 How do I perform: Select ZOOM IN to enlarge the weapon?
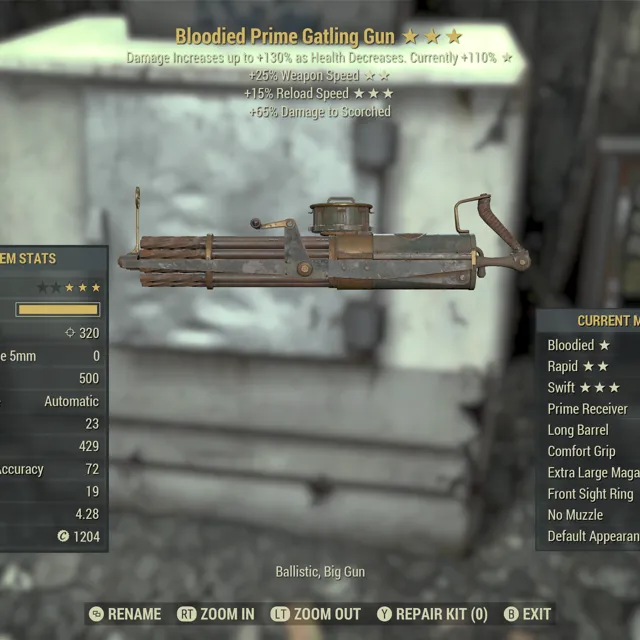coord(215,614)
